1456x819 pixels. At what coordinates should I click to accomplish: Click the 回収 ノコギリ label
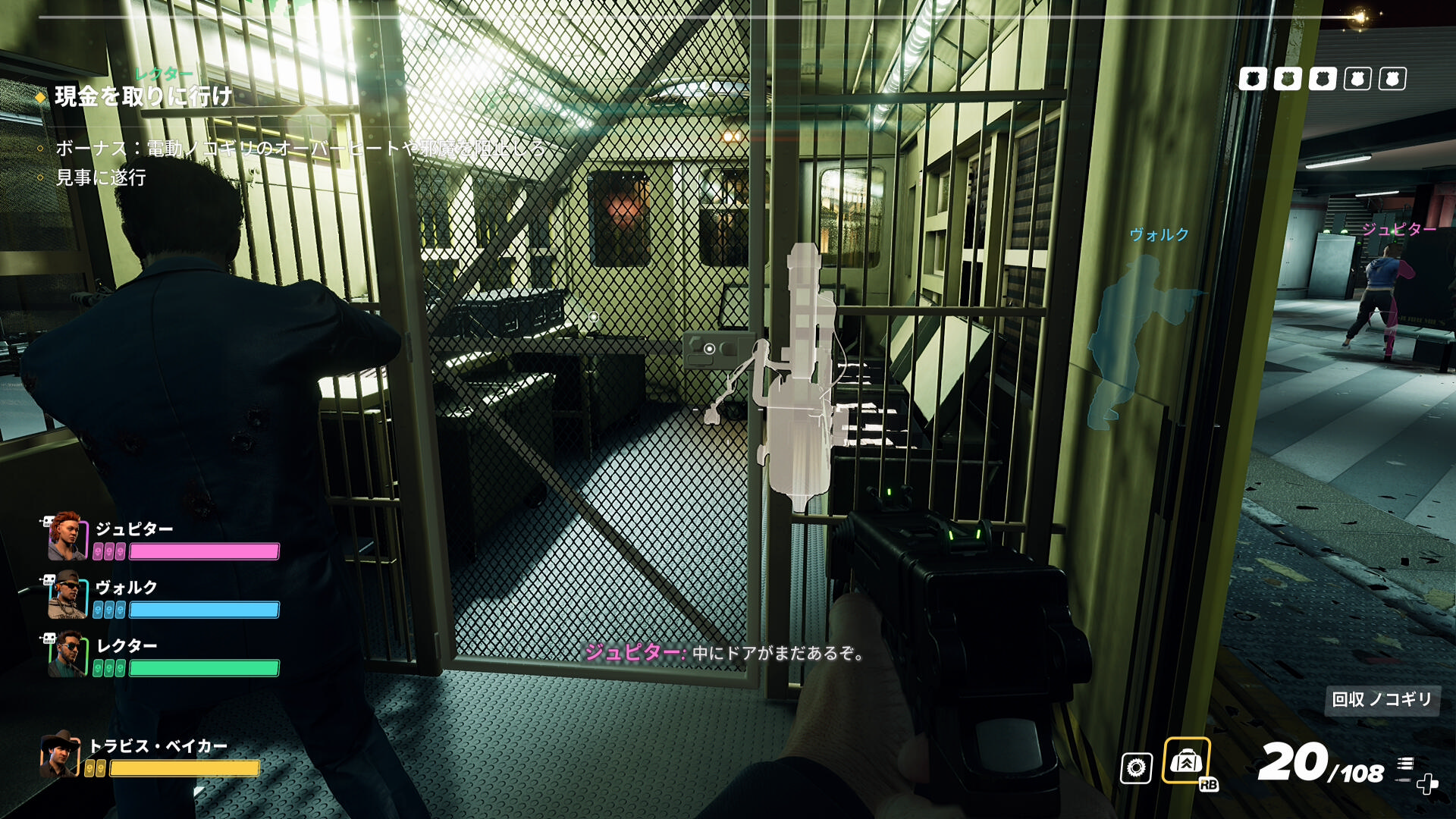(x=1382, y=699)
